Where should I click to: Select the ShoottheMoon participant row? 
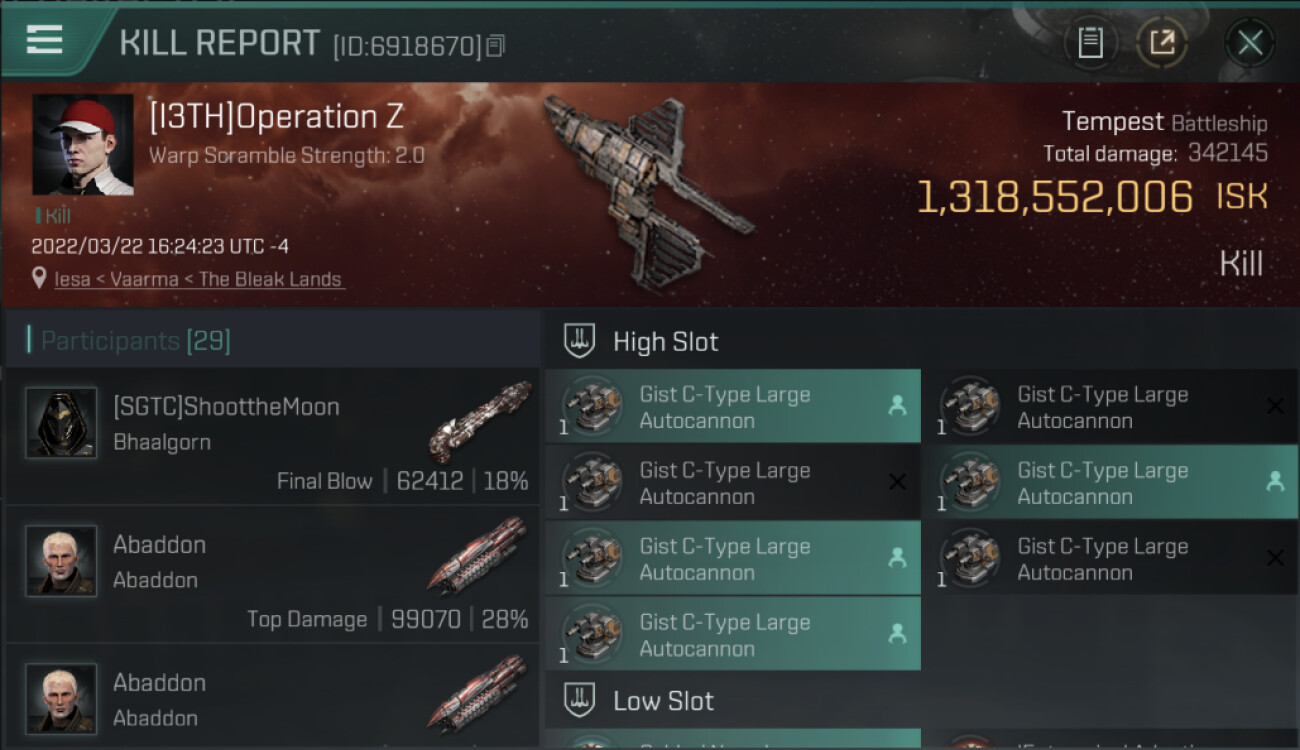click(272, 436)
